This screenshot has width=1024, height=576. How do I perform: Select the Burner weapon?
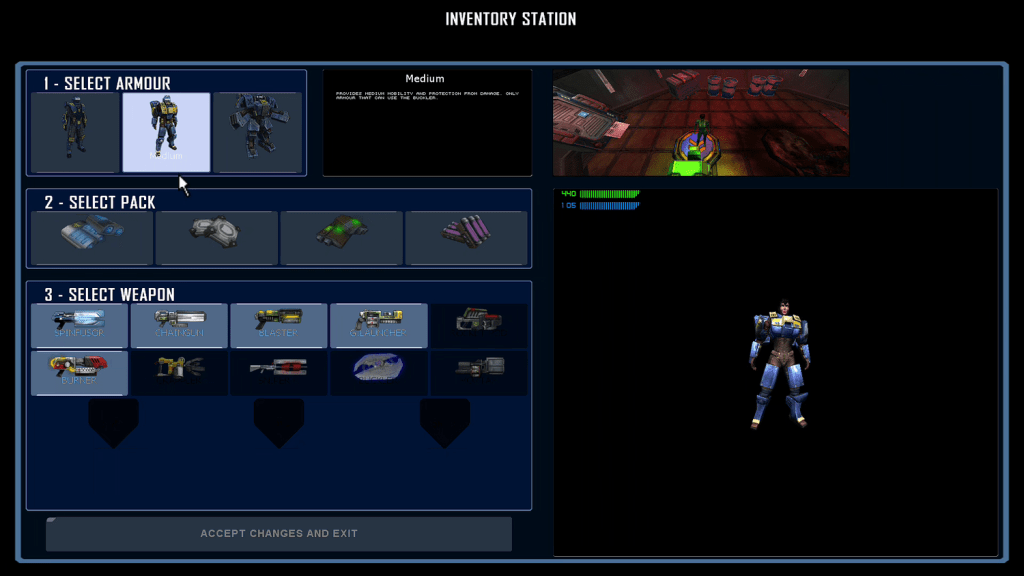point(80,372)
